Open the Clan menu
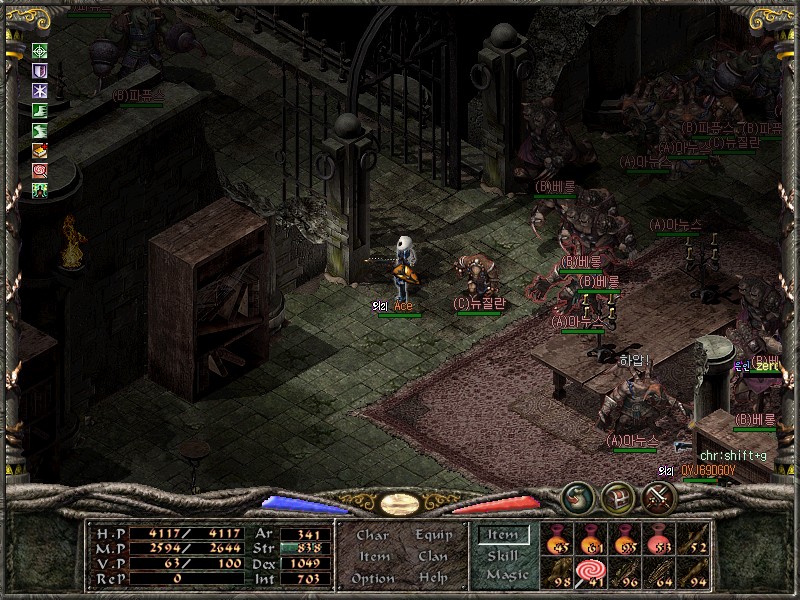Viewport: 800px width, 600px height. coord(432,556)
